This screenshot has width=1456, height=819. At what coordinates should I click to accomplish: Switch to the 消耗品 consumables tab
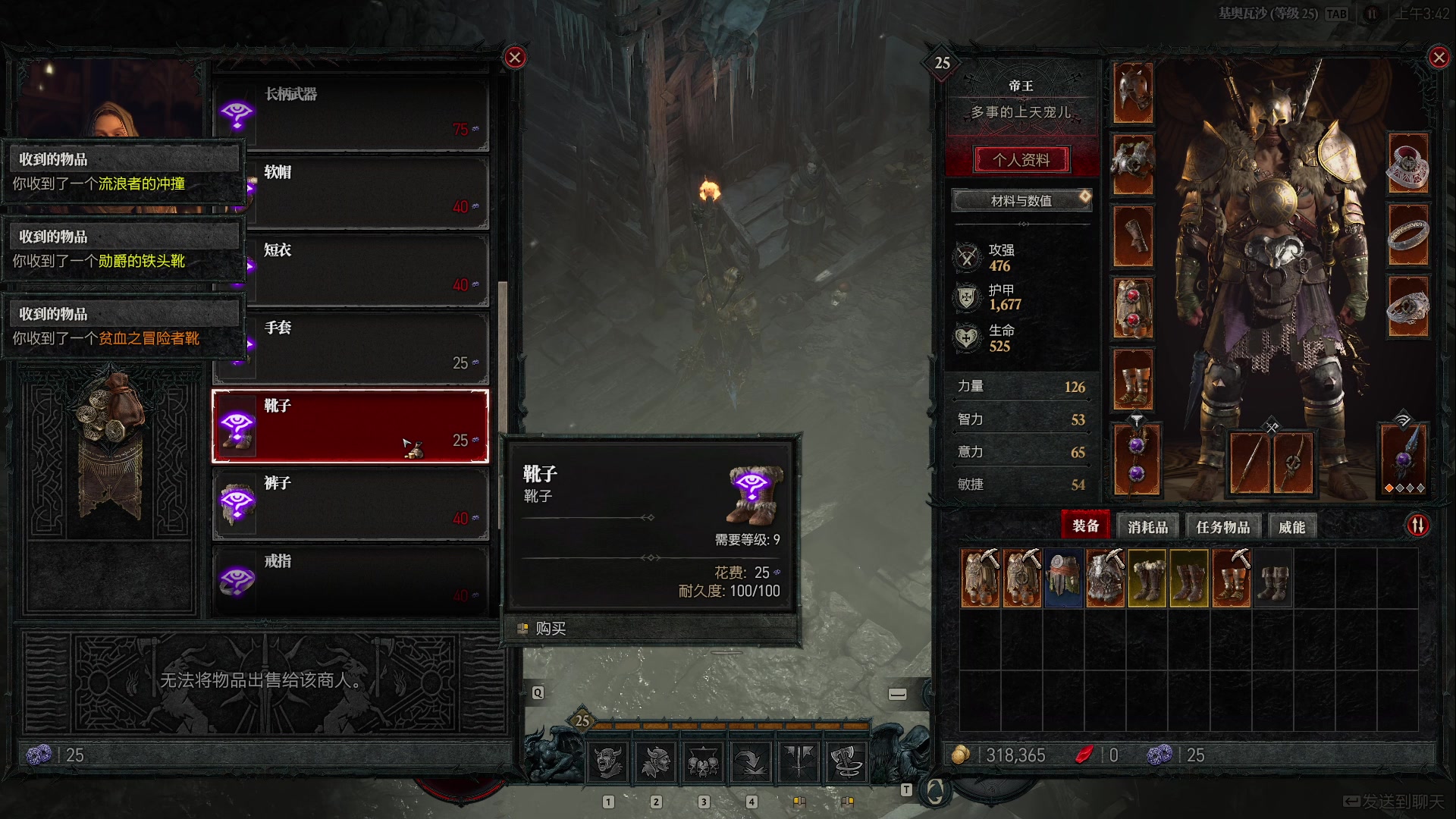pos(1147,527)
